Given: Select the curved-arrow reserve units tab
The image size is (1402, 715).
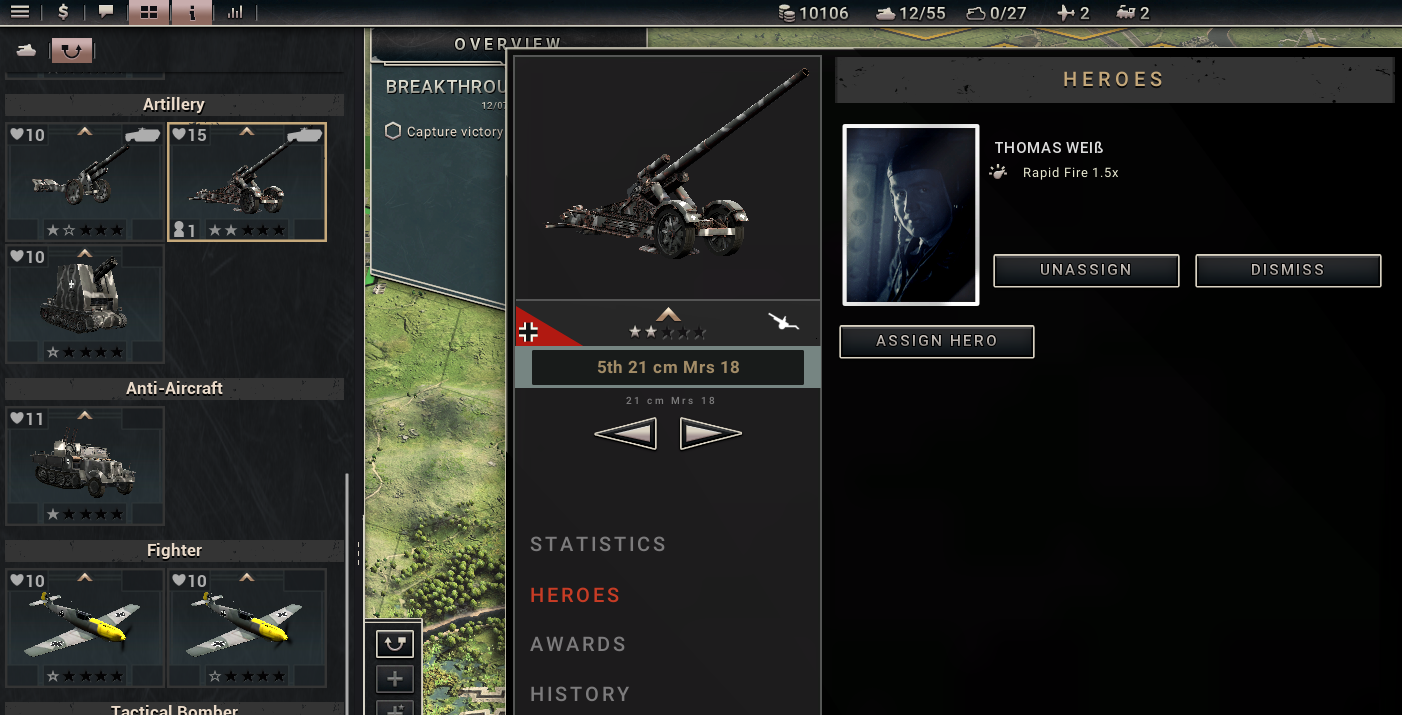Looking at the screenshot, I should [x=71, y=50].
